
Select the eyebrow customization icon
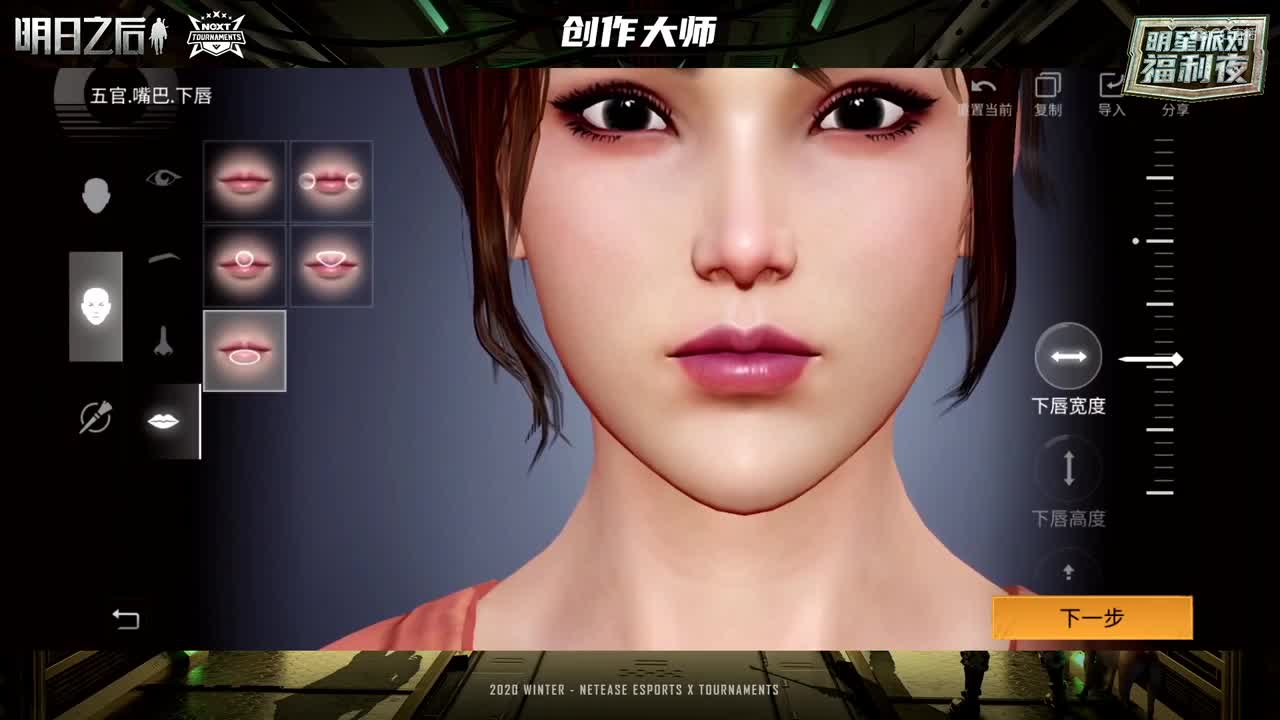click(165, 257)
